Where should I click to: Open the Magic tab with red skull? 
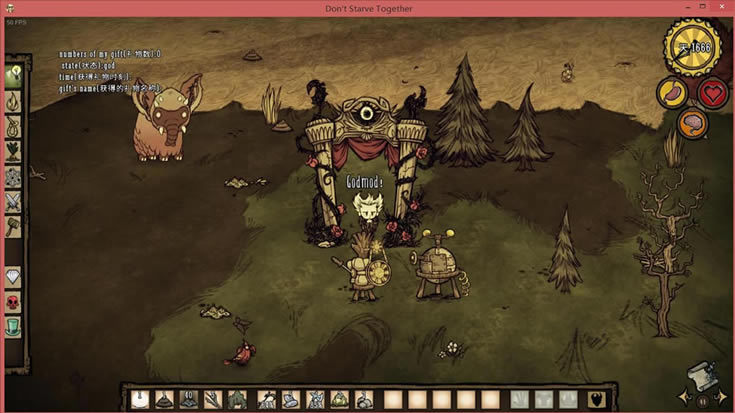pyautogui.click(x=14, y=302)
